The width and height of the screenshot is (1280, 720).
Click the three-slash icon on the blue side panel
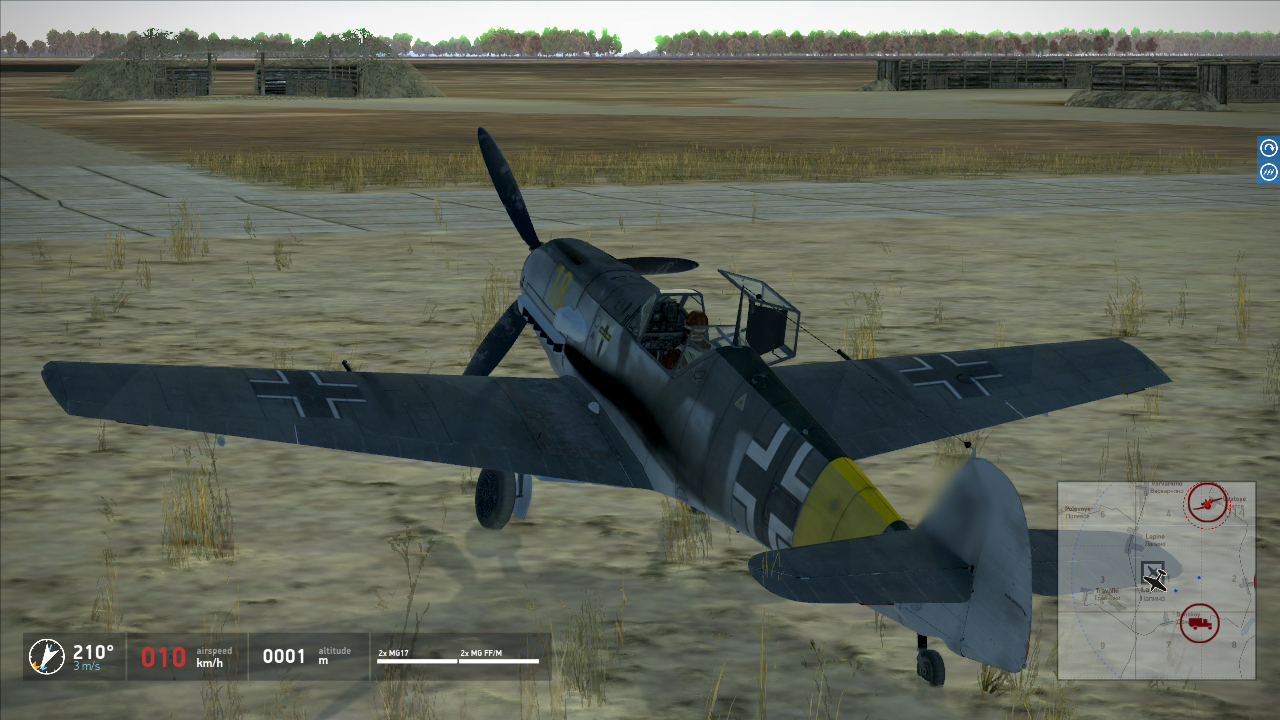[x=1269, y=172]
